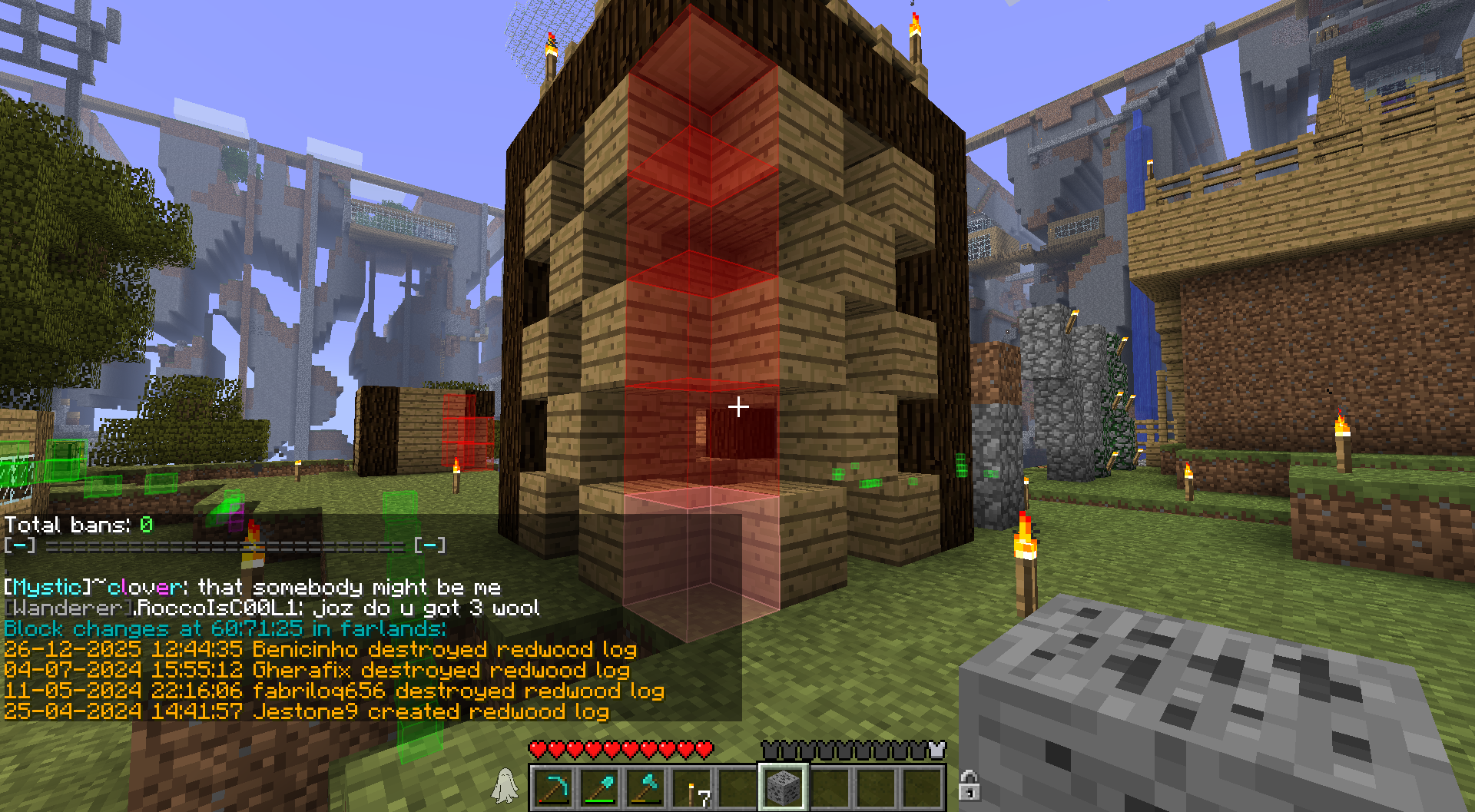1475x812 pixels.
Task: Select the torch stack hotbar slot
Action: pos(691,787)
